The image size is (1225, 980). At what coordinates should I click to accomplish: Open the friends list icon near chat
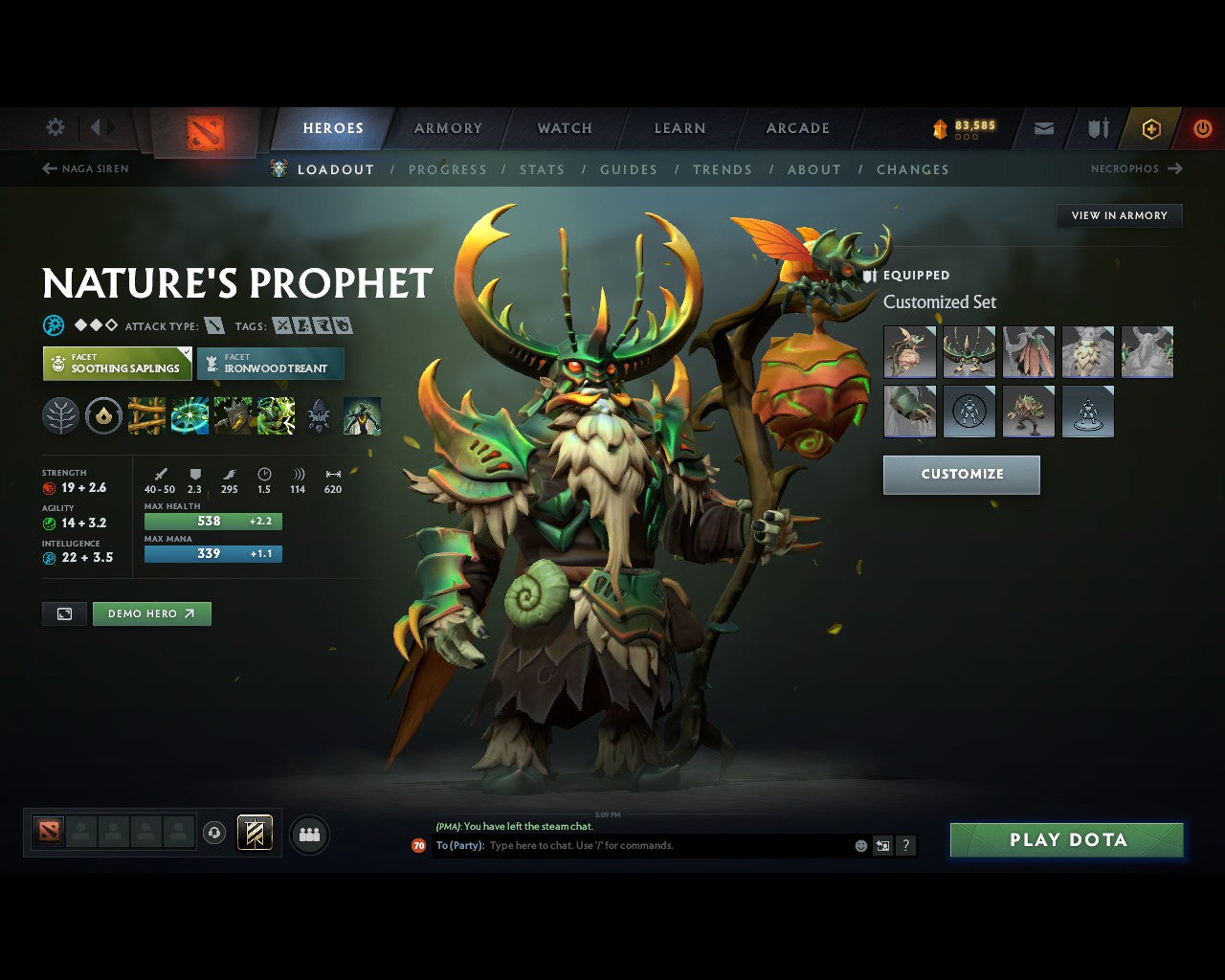pos(309,834)
